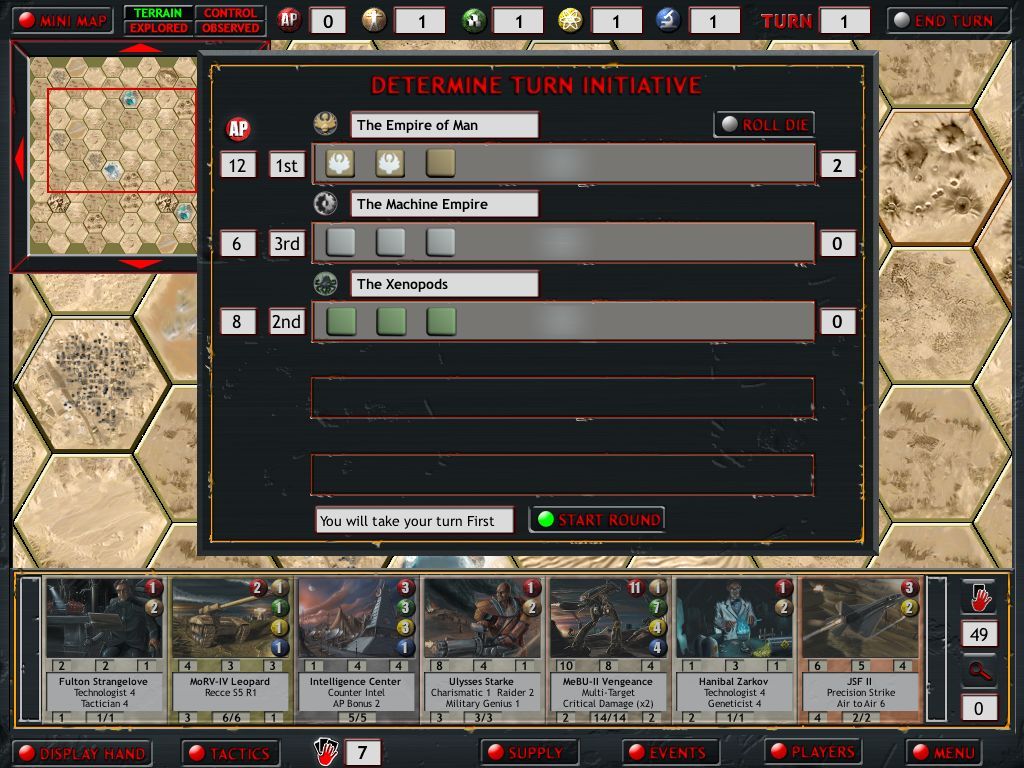Select the MoRV-IV Leopard card
This screenshot has height=768, width=1024.
[229, 649]
